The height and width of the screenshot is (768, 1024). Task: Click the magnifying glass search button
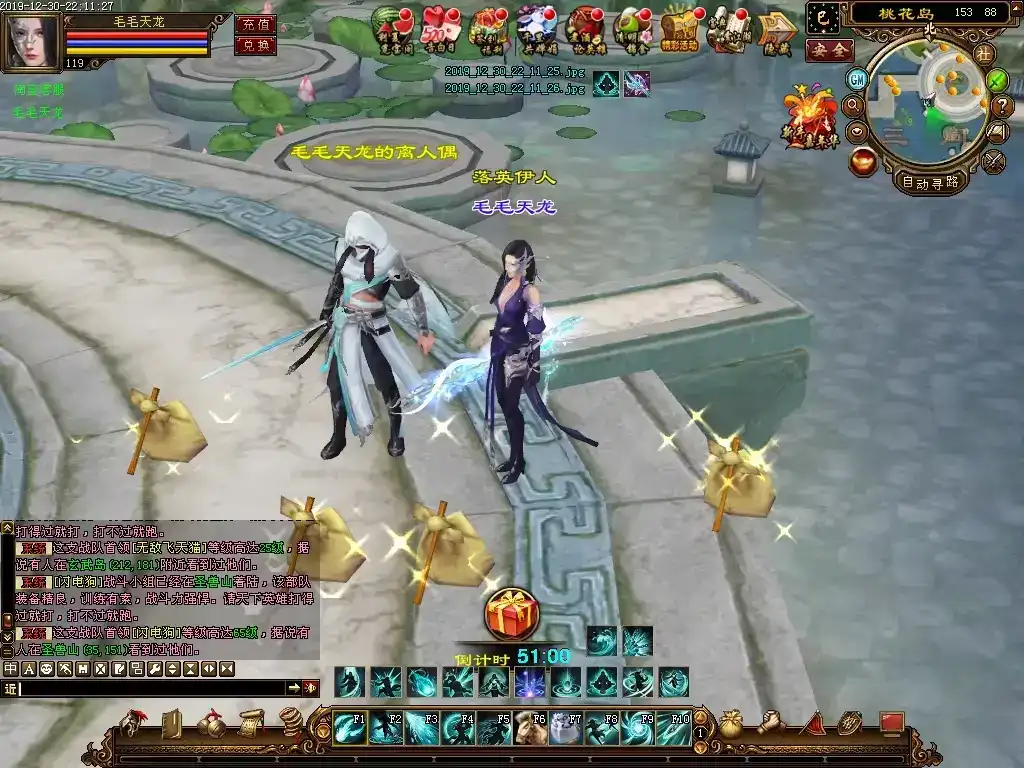tap(854, 104)
